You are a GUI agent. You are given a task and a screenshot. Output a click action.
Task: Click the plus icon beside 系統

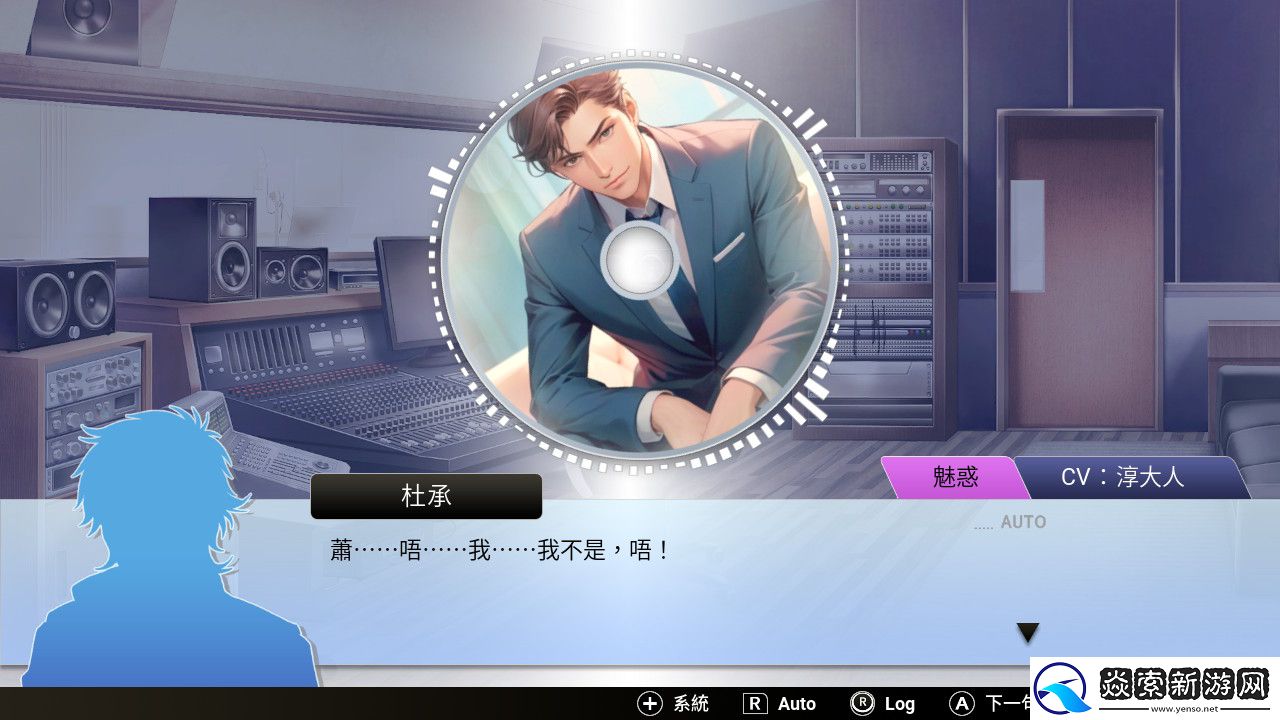point(648,704)
